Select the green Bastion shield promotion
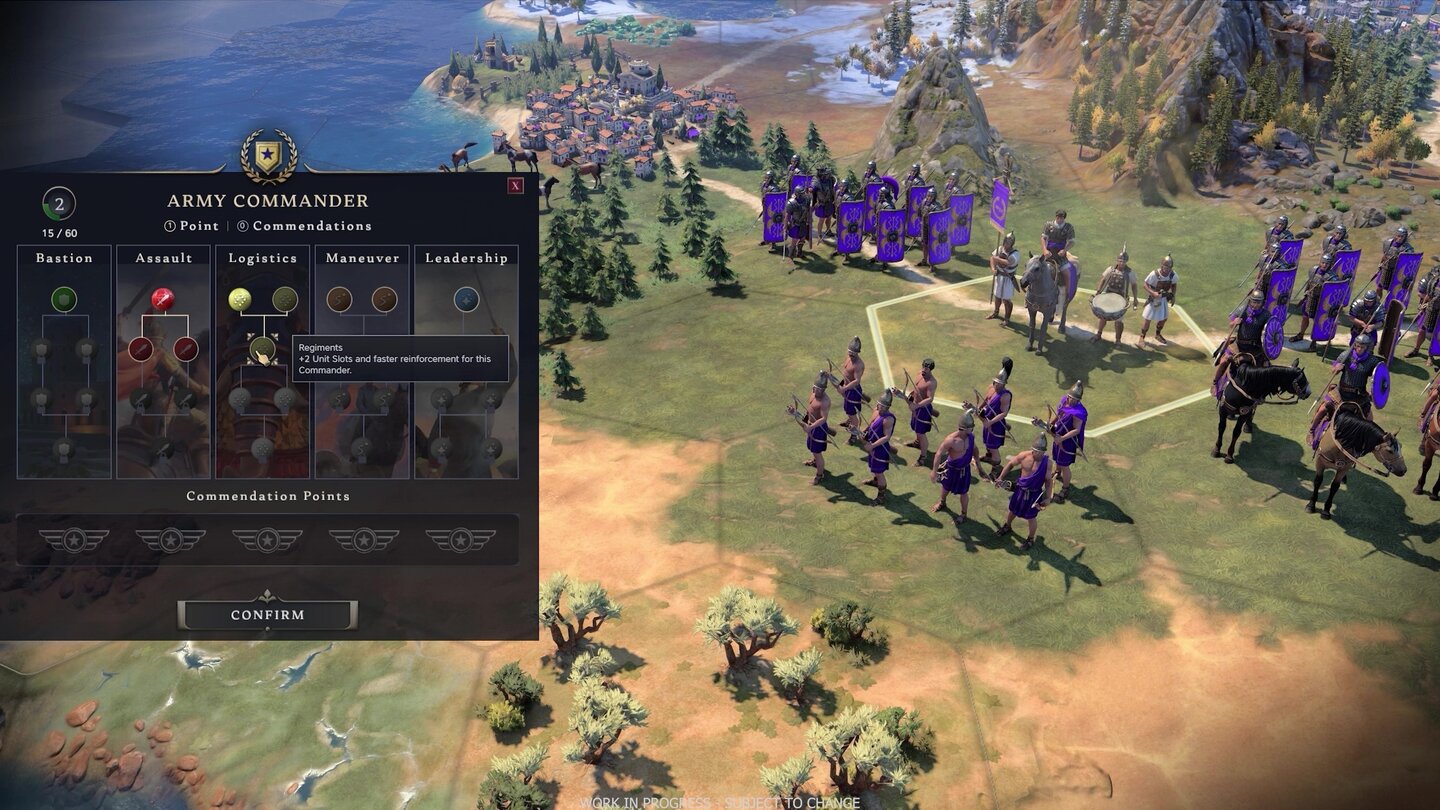 click(x=64, y=300)
